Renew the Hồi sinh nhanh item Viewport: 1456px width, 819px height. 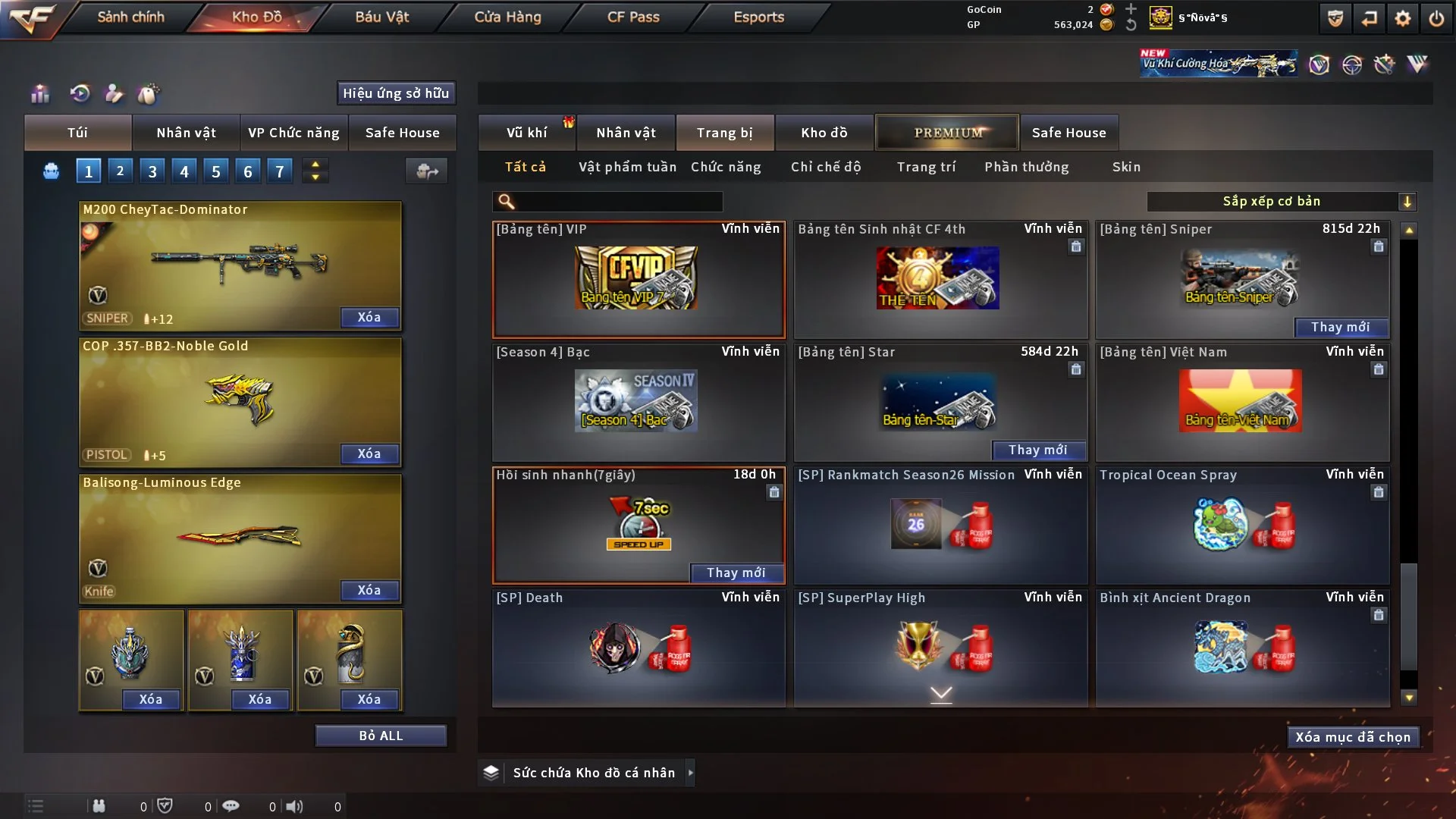tap(736, 573)
